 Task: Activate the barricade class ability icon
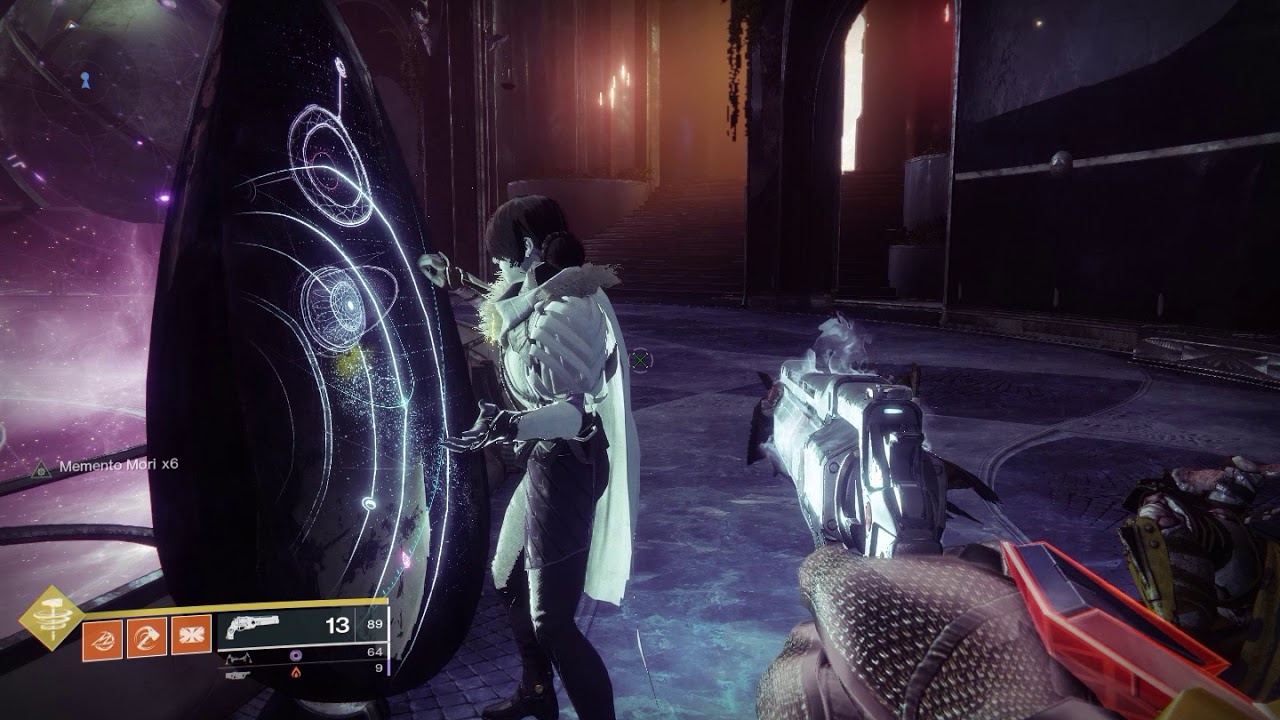pos(190,637)
